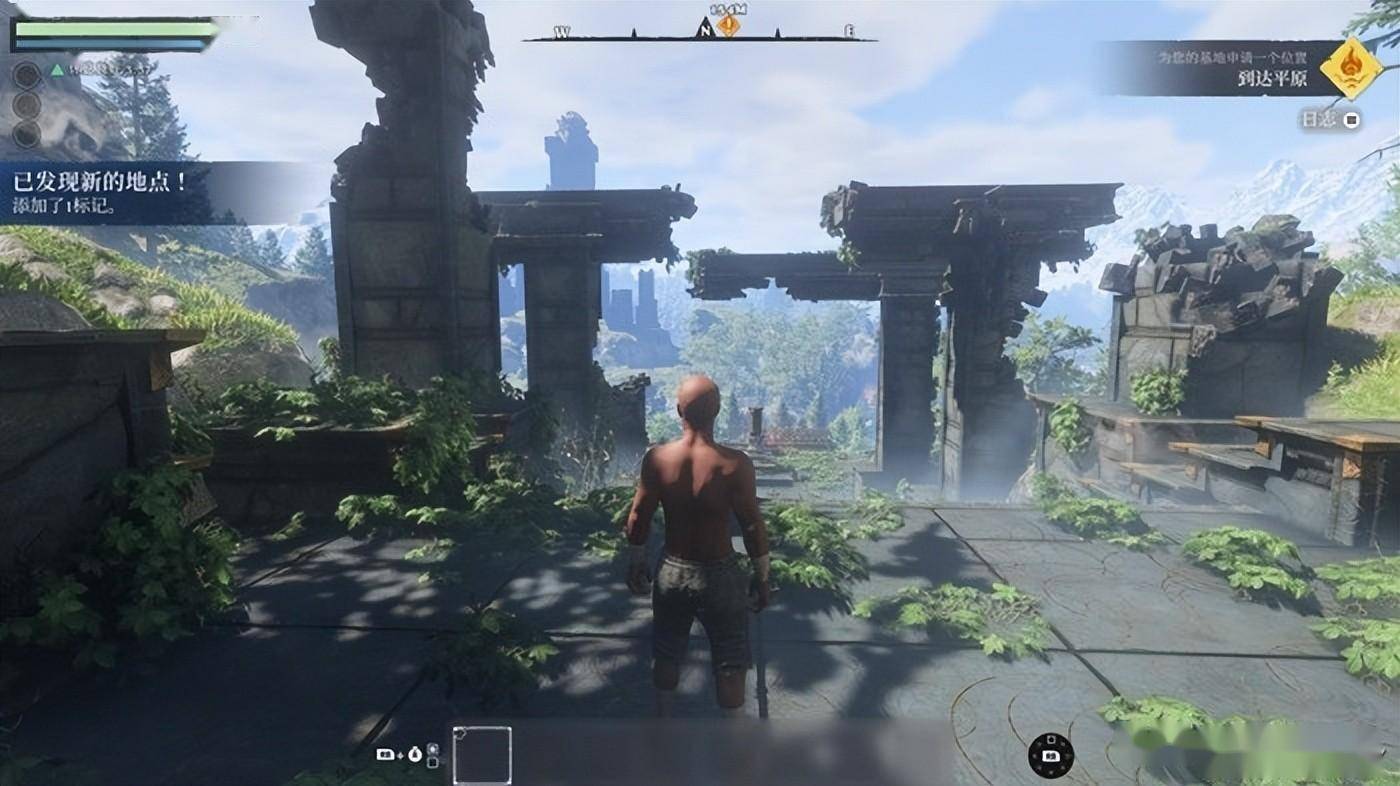
Task: Select the quest marker on the compass
Action: click(728, 26)
